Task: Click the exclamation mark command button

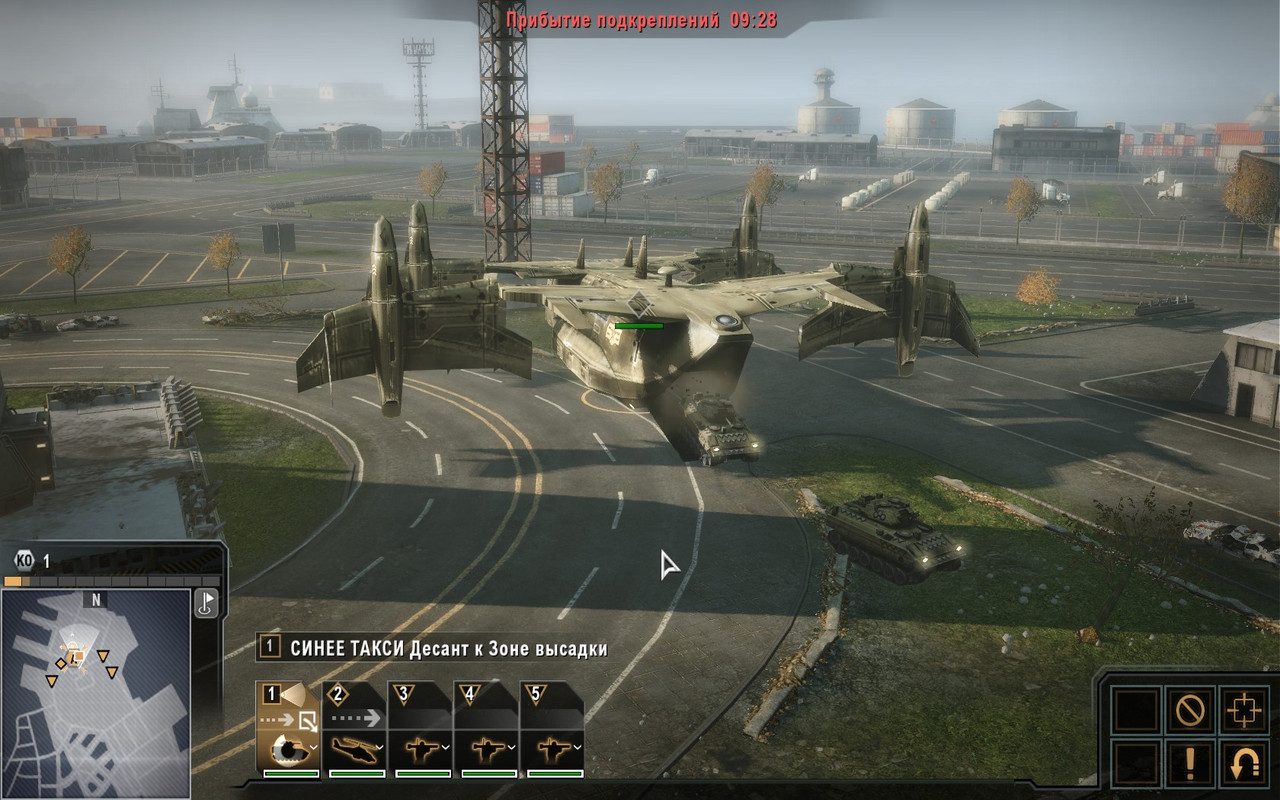Action: click(x=1190, y=765)
